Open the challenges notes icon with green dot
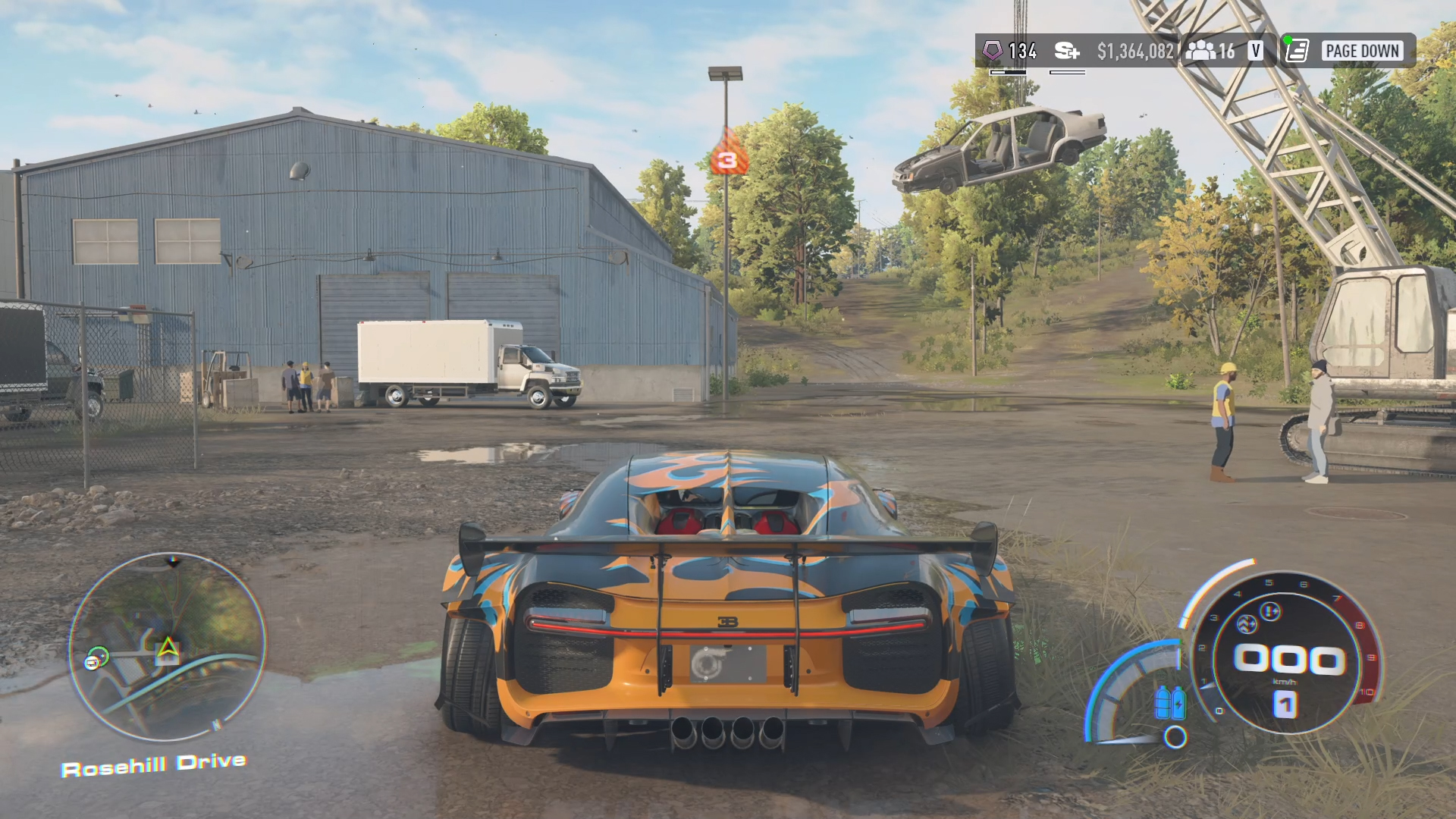 coord(1297,51)
